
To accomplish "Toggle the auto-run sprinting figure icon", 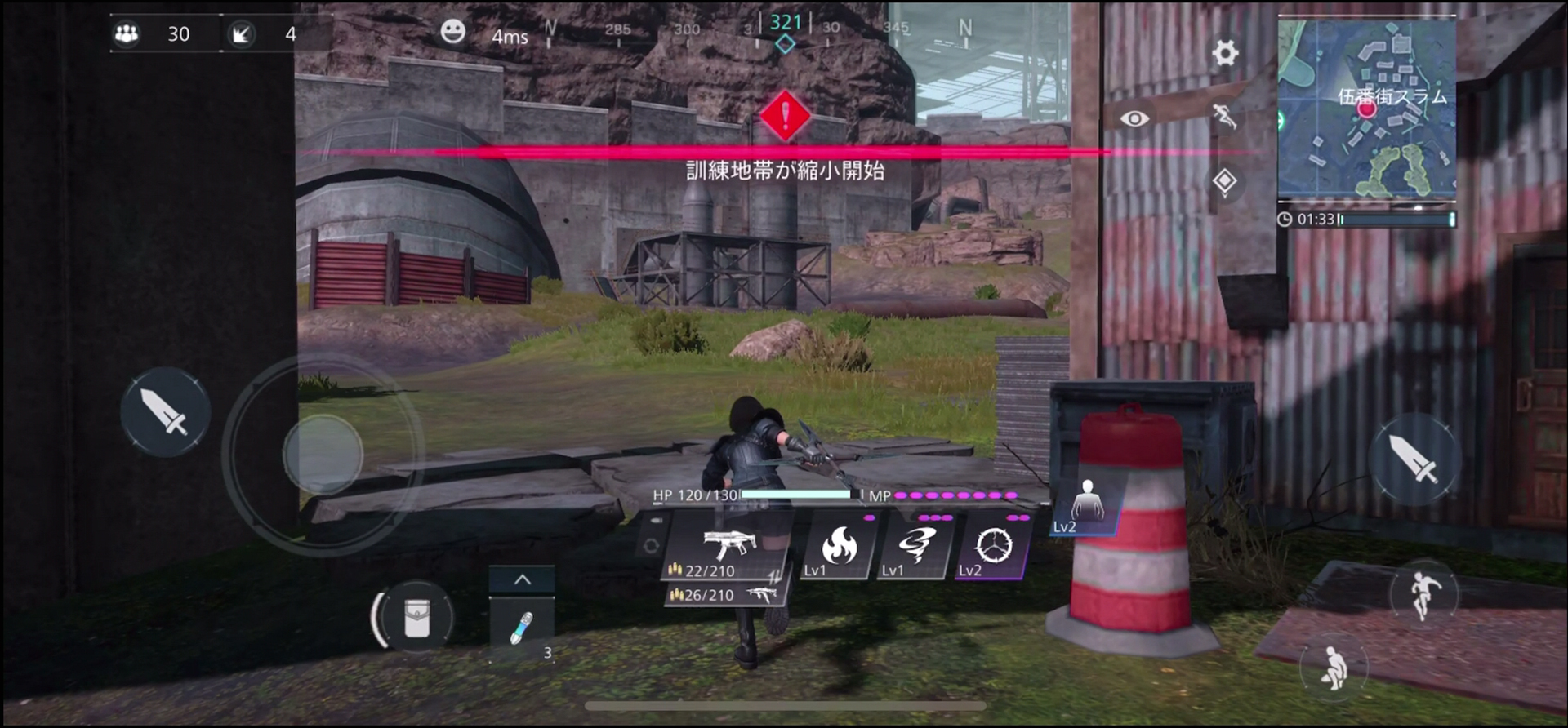I will point(1224,117).
